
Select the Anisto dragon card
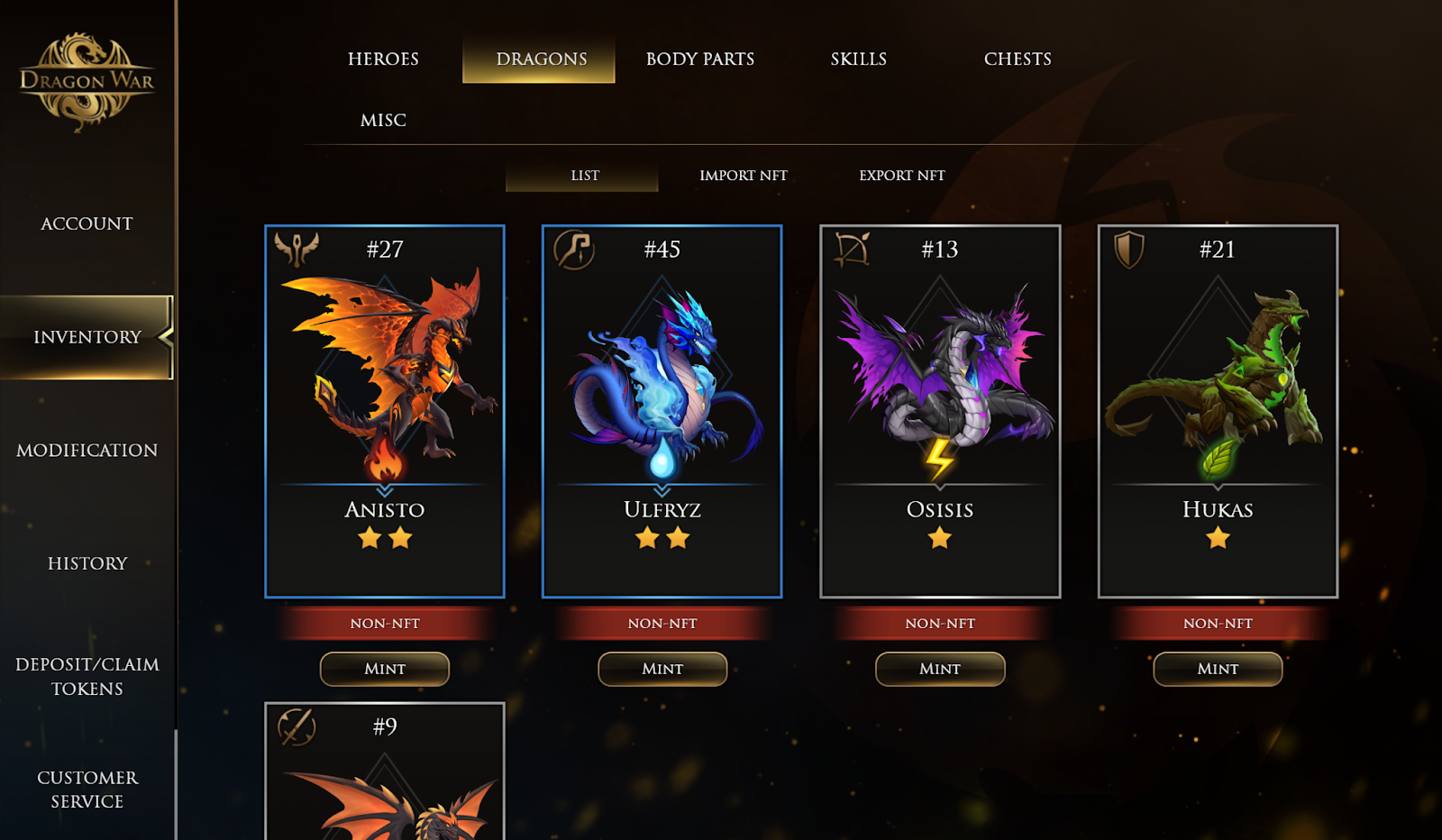tap(385, 411)
